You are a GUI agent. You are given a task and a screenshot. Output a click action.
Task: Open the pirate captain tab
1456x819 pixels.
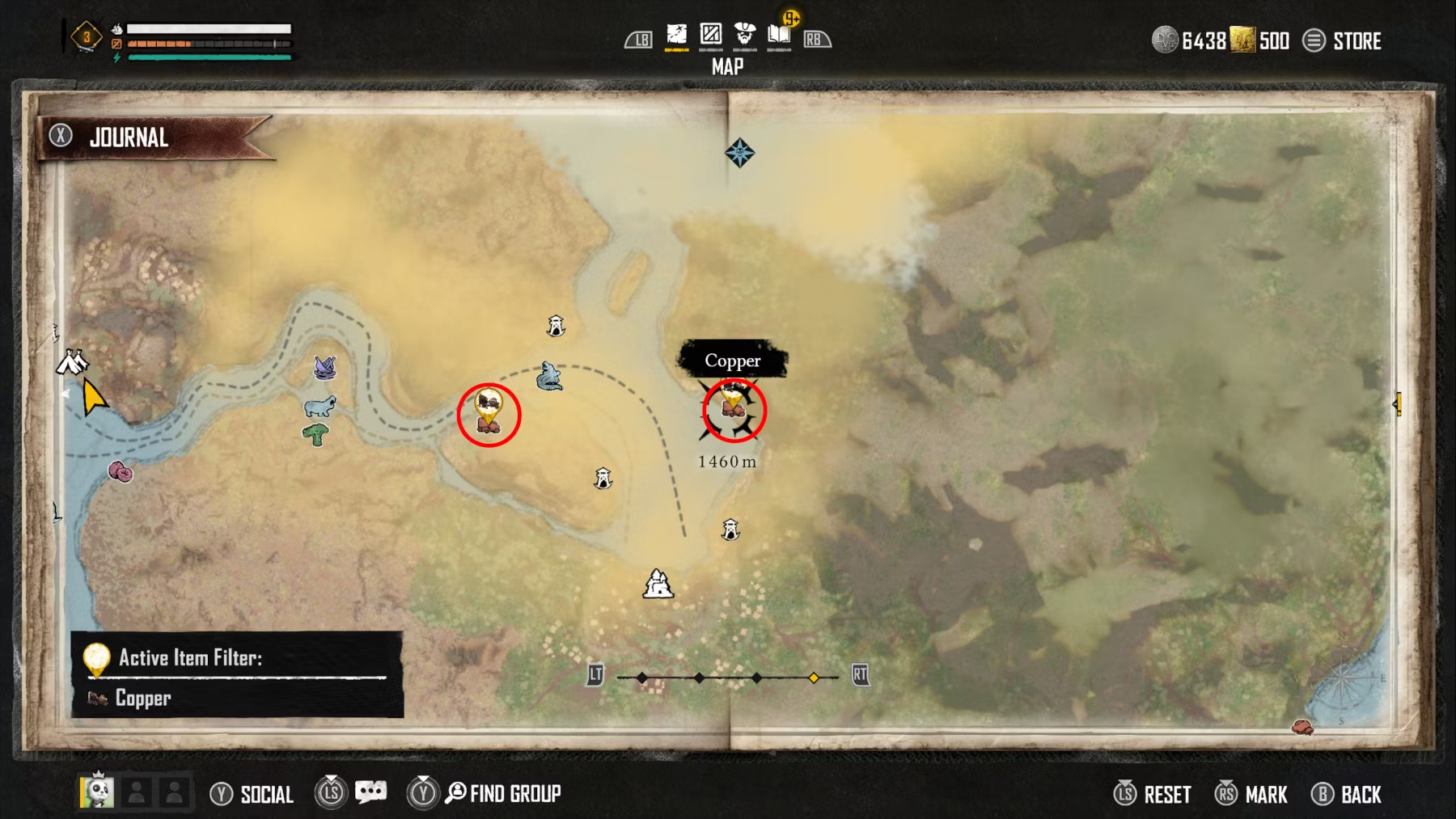pos(744,35)
